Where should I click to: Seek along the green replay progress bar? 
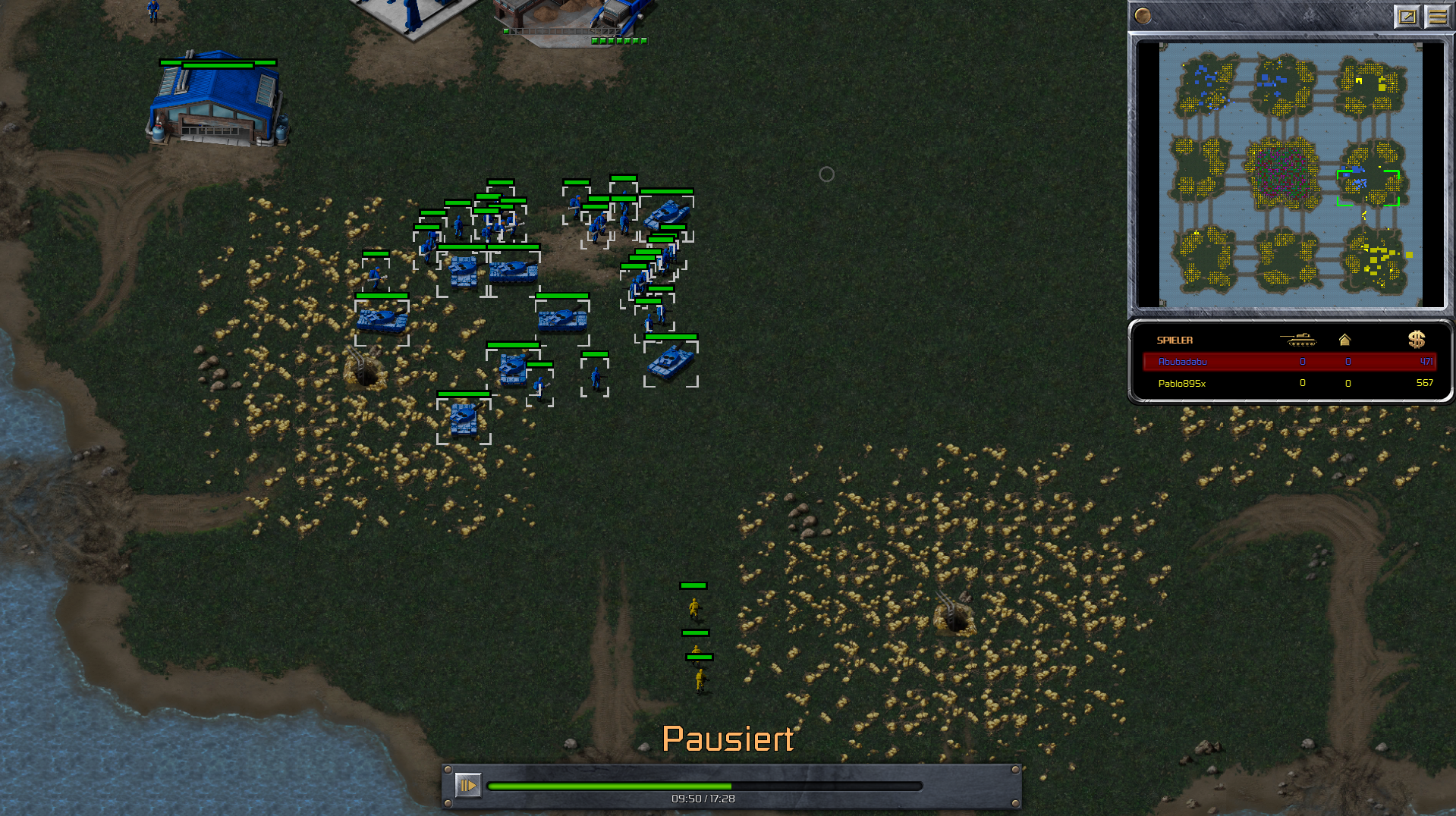[x=704, y=786]
